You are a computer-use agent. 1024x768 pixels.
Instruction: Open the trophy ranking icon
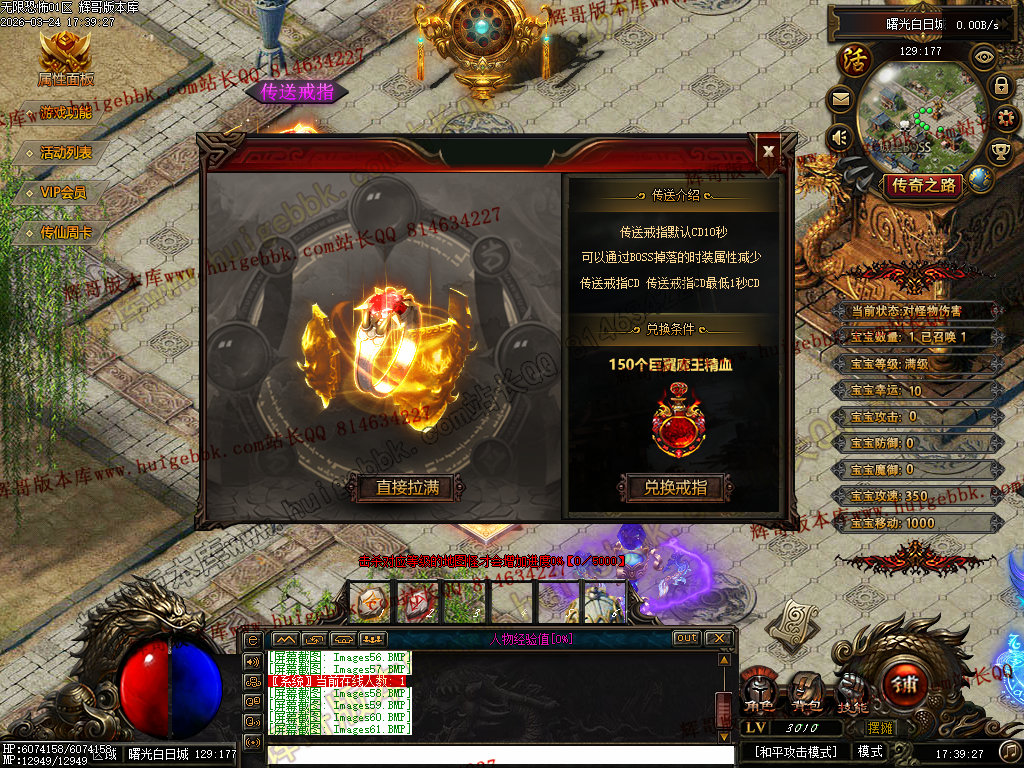coord(1000,151)
